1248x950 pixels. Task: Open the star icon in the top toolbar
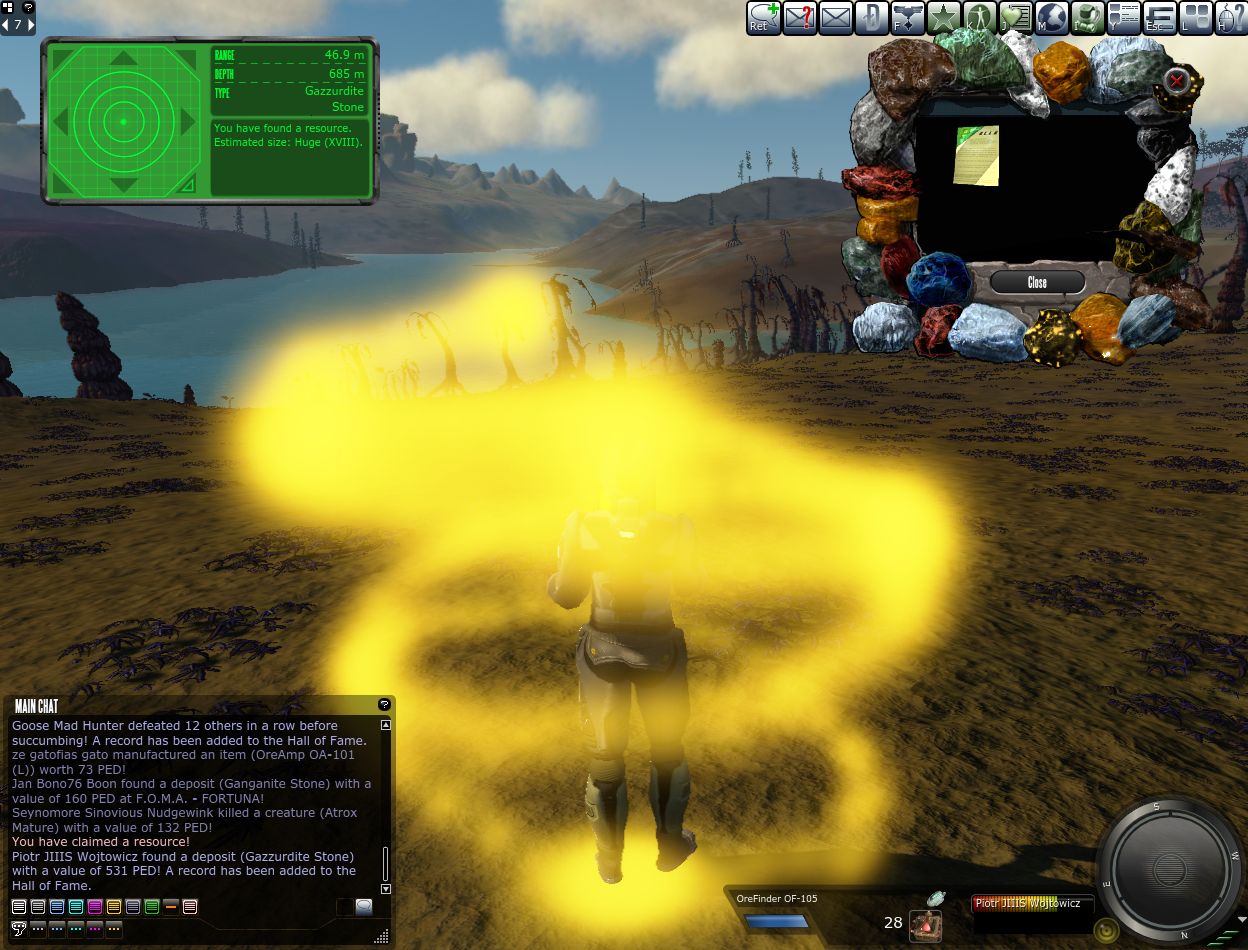point(942,18)
